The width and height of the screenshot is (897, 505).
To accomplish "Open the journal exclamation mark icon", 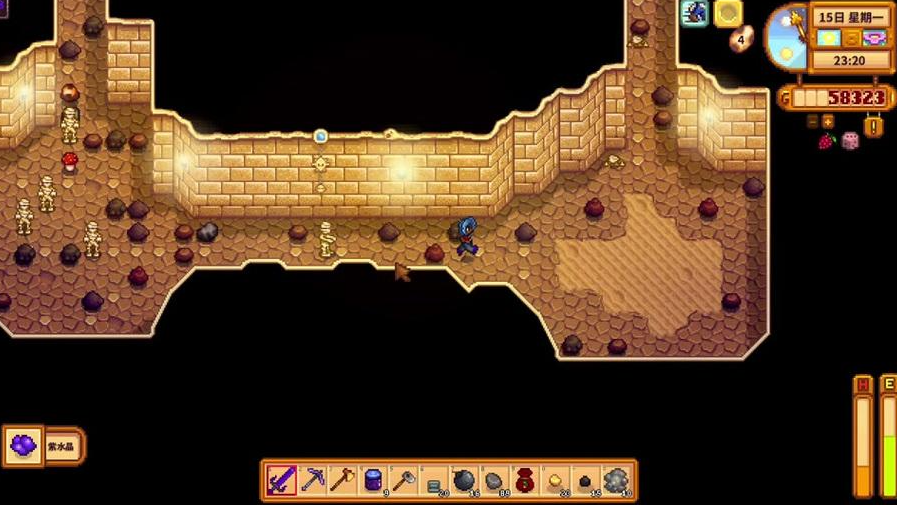I will point(873,127).
